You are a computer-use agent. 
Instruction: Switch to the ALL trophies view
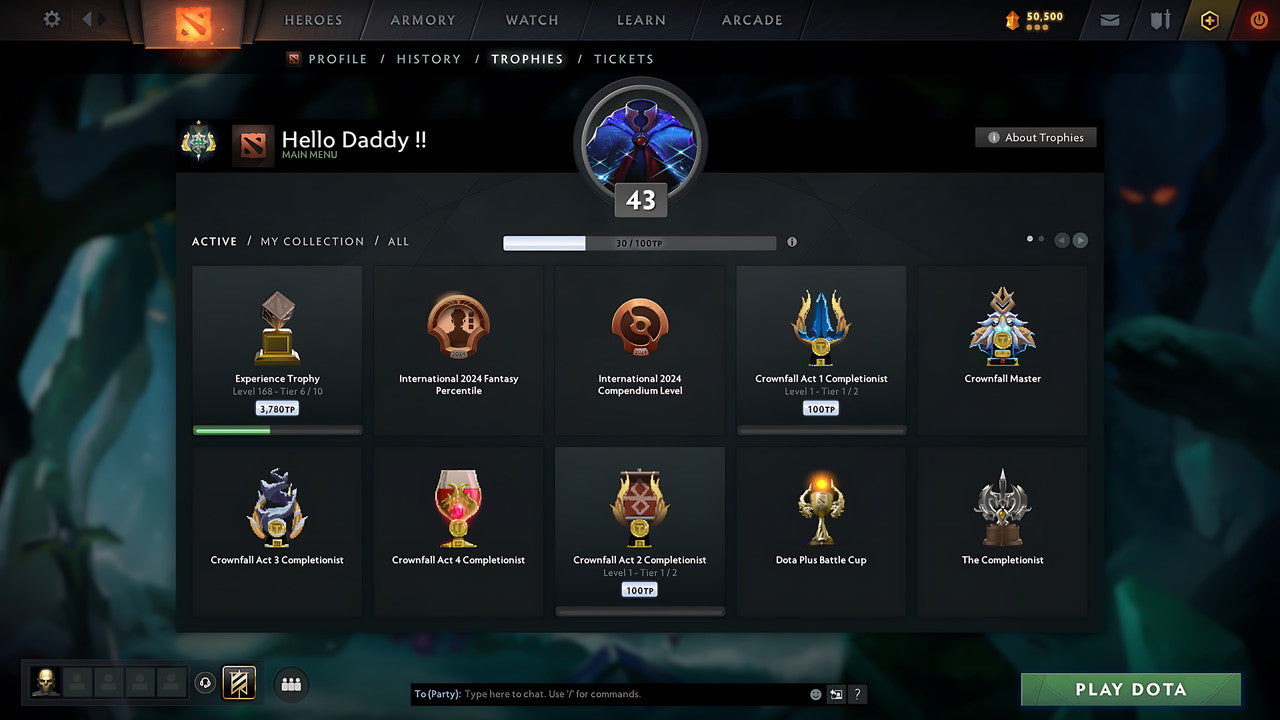coord(398,241)
